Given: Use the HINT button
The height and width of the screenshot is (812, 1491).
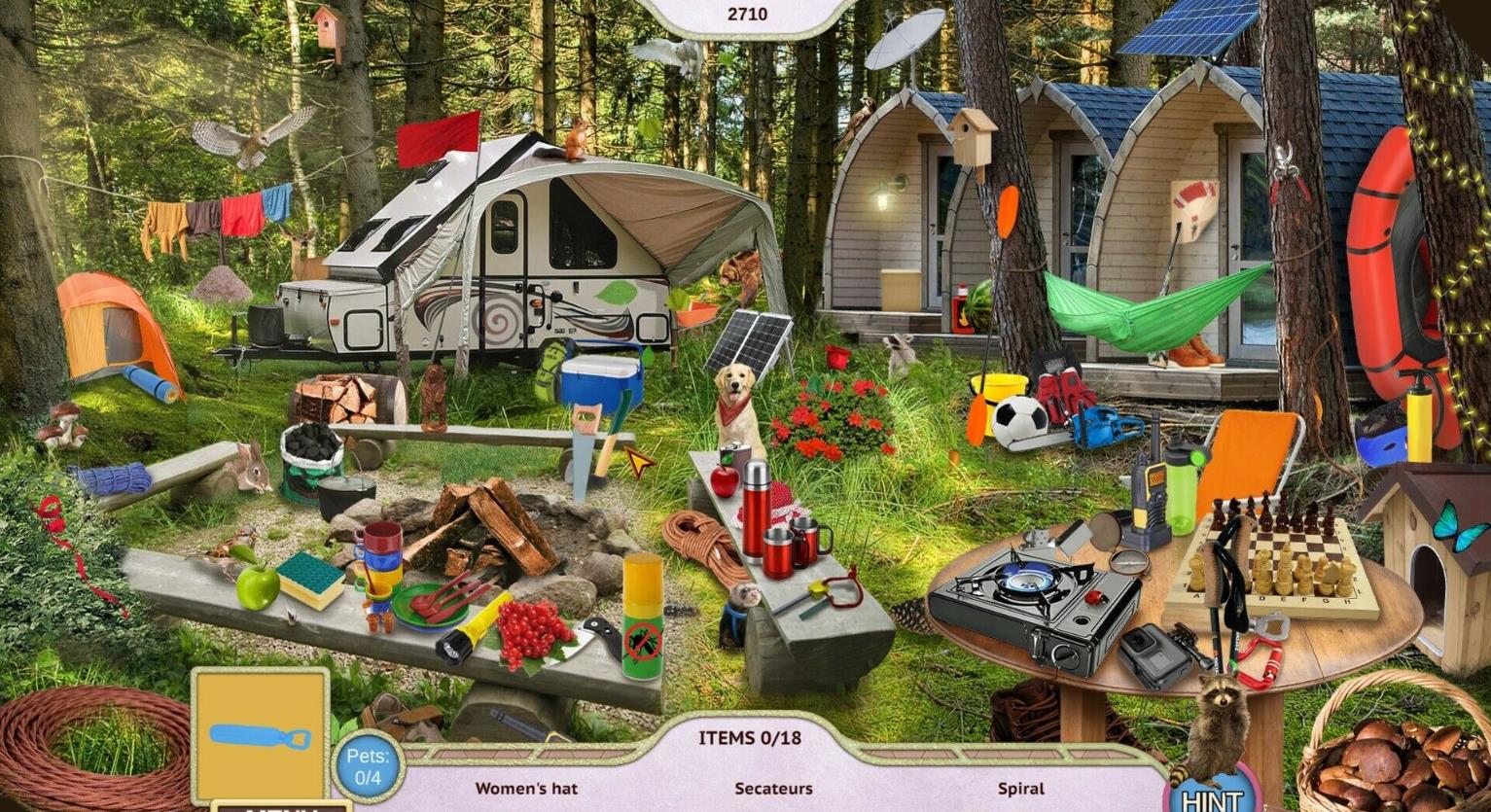Looking at the screenshot, I should coord(1212,798).
